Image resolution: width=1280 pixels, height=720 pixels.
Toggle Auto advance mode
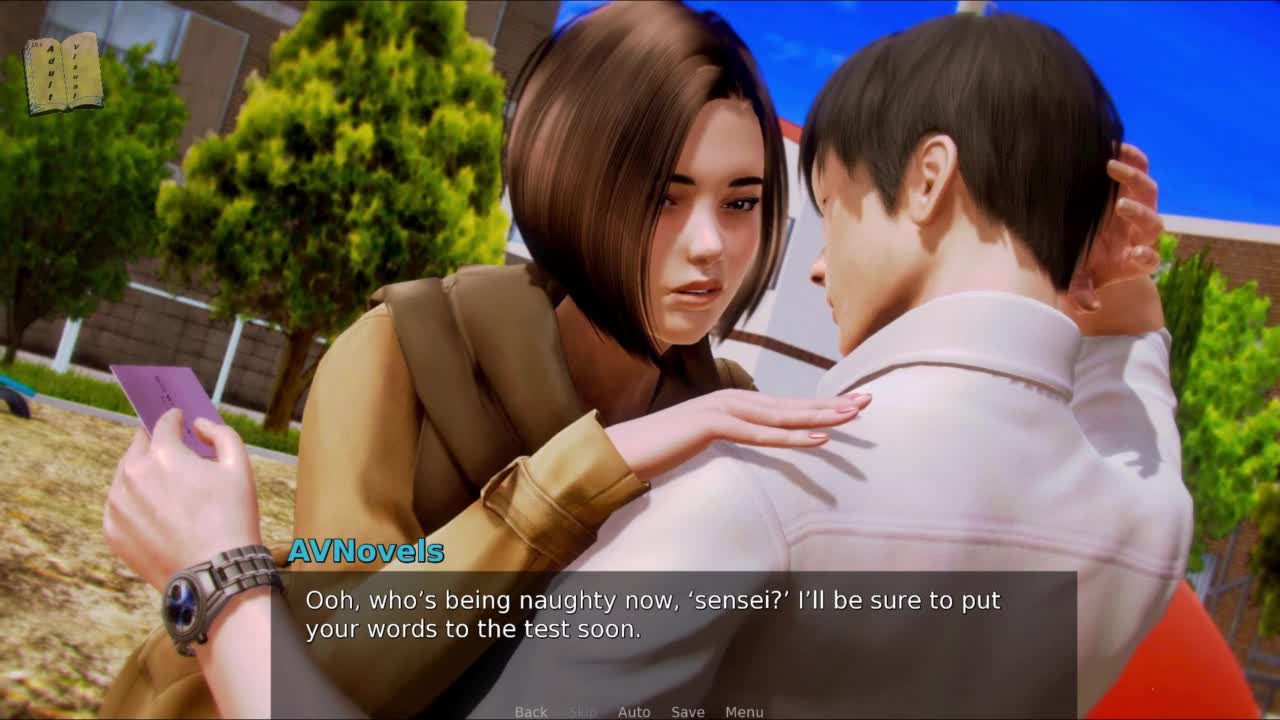(x=634, y=712)
